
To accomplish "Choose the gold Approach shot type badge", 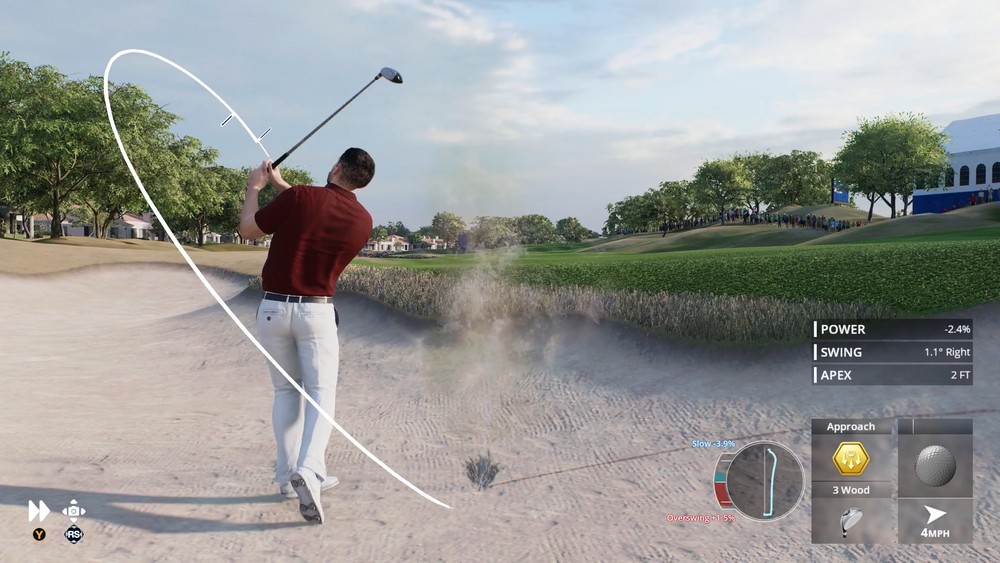I will [x=851, y=459].
